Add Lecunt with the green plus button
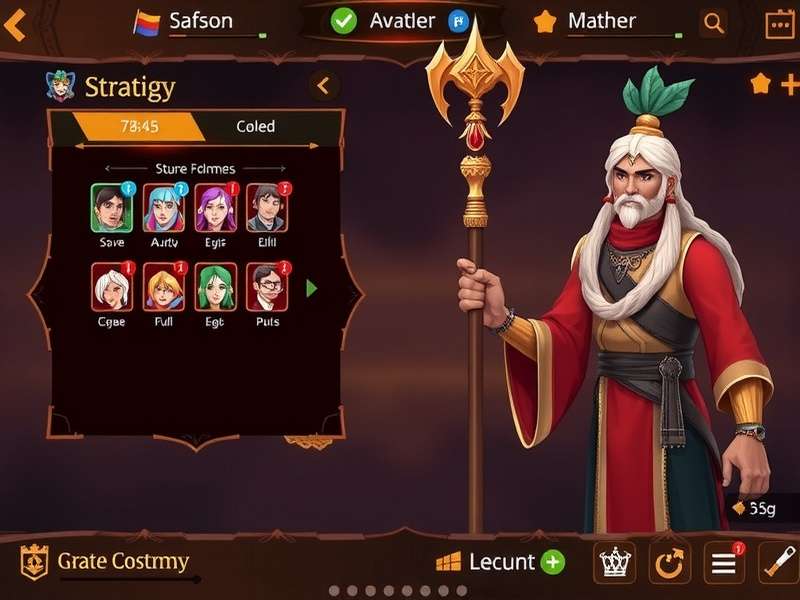800x600 pixels. click(553, 562)
